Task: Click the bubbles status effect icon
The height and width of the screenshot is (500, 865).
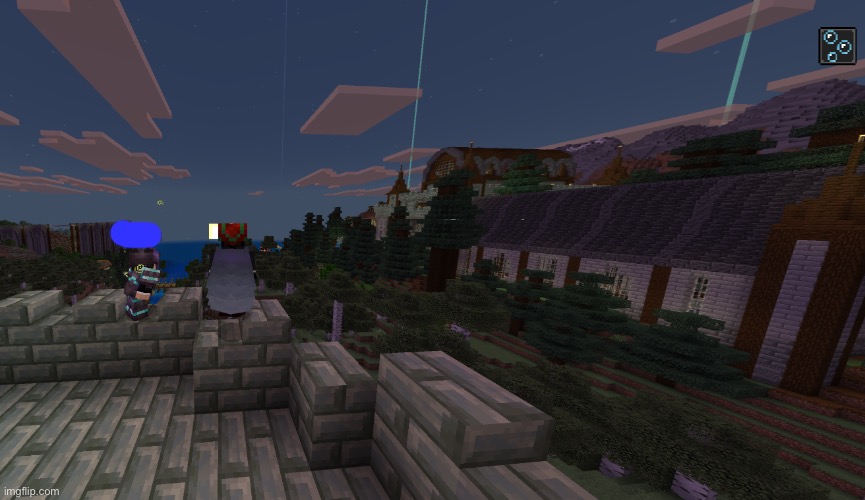Action: pyautogui.click(x=836, y=46)
